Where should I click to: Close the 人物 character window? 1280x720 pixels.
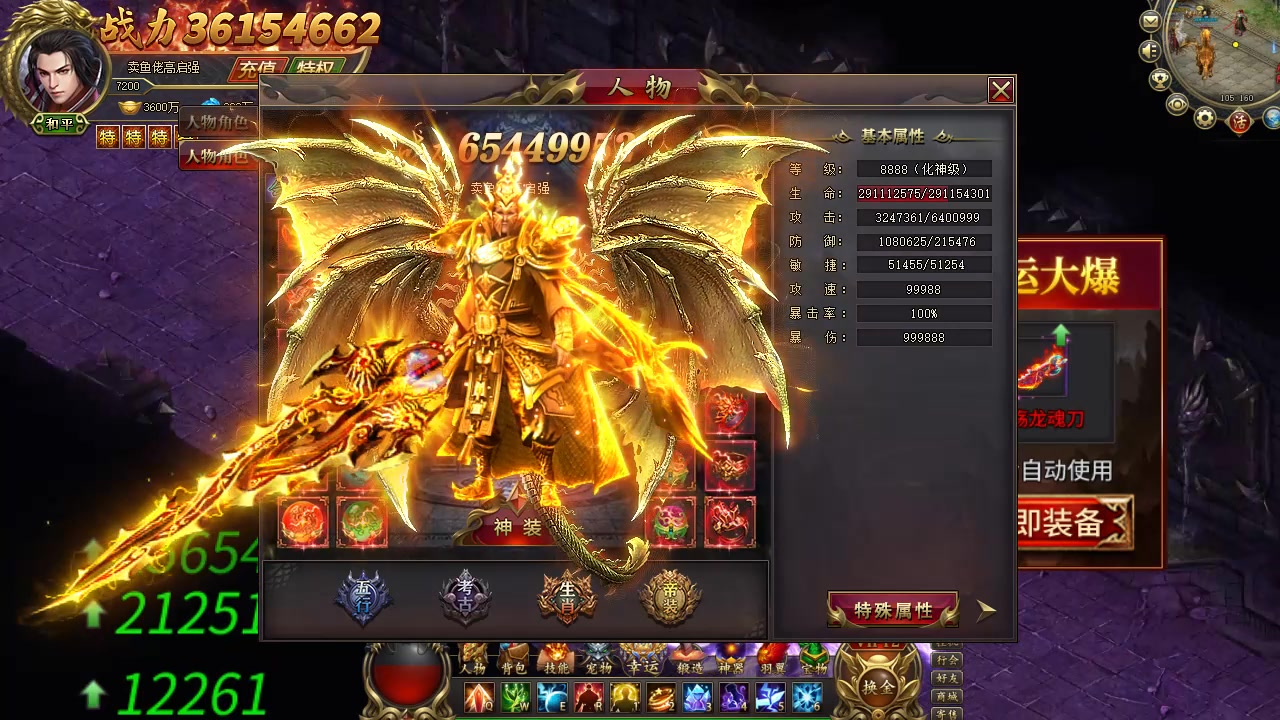pyautogui.click(x=1000, y=91)
